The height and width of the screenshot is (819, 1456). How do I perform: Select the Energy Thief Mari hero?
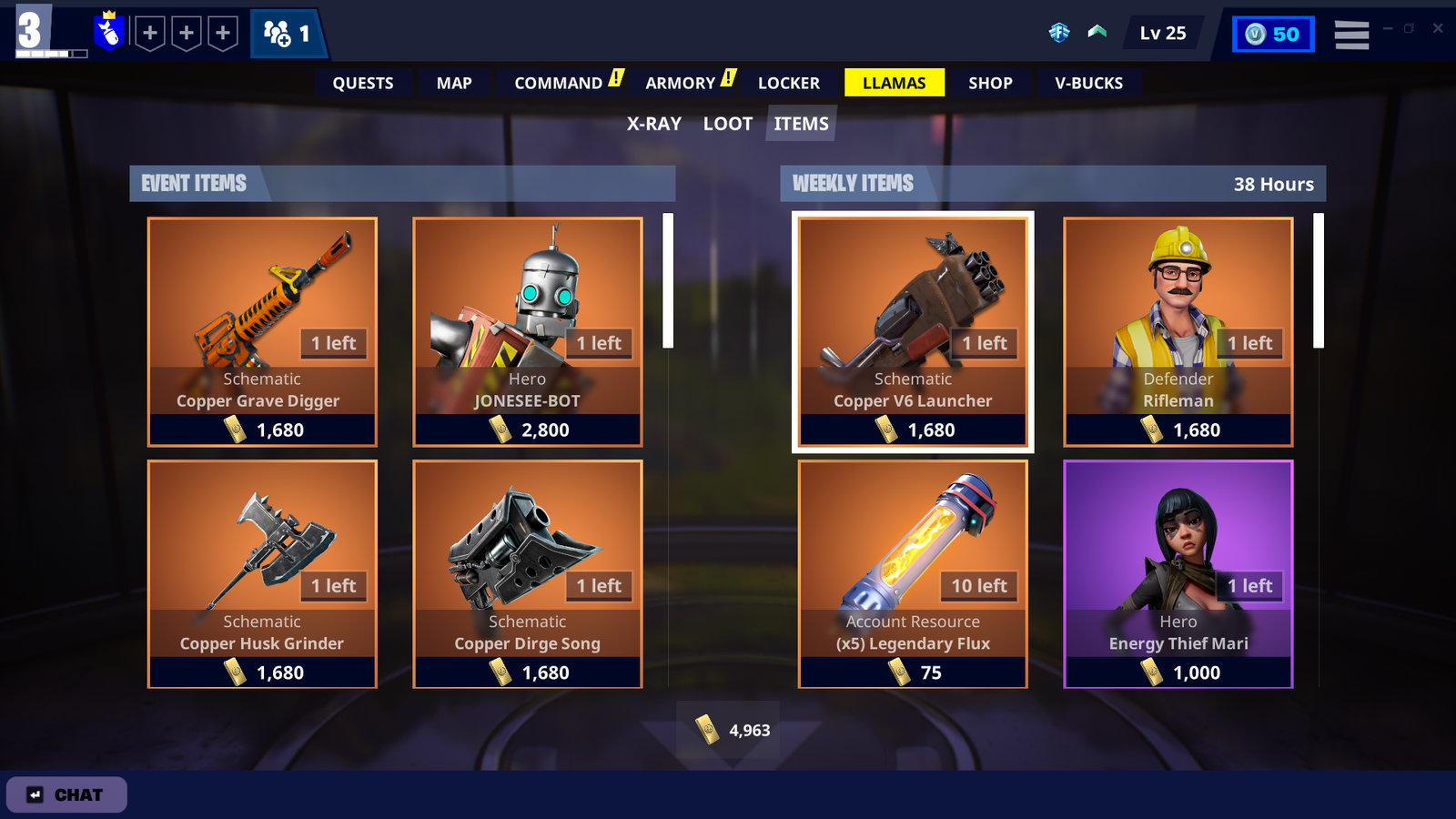tap(1178, 574)
